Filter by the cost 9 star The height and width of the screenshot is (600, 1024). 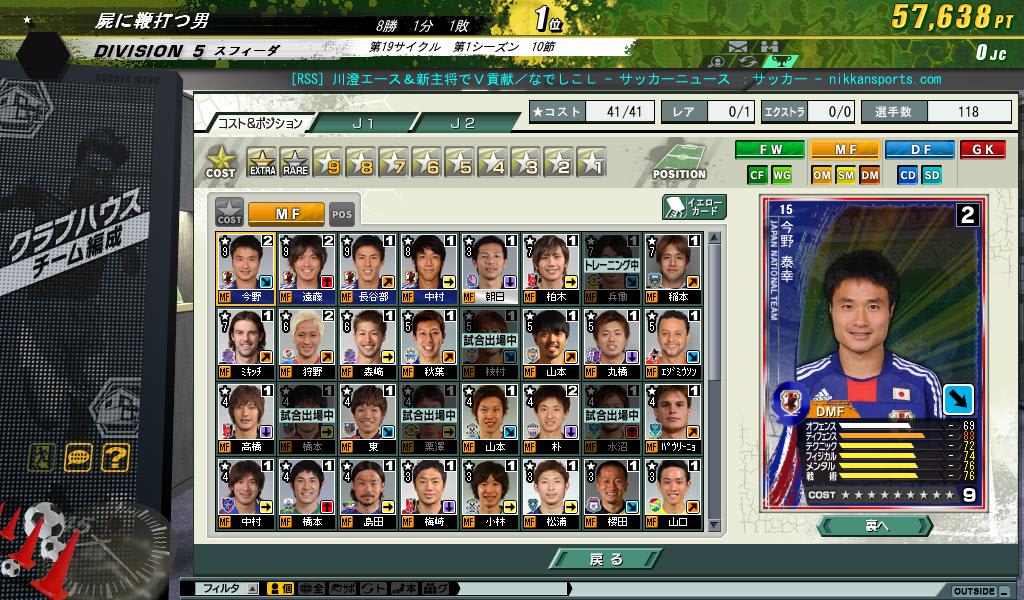[x=328, y=162]
